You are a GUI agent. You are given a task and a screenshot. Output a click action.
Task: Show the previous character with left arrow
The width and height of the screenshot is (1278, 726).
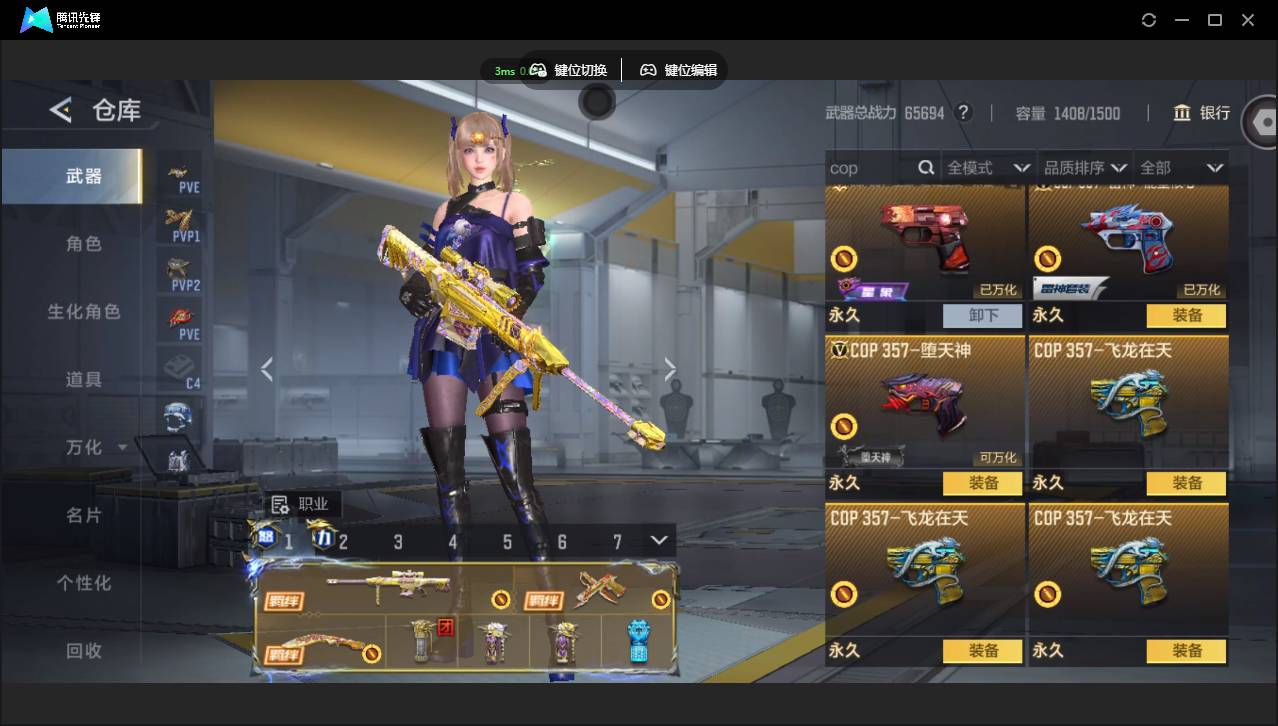tap(267, 371)
